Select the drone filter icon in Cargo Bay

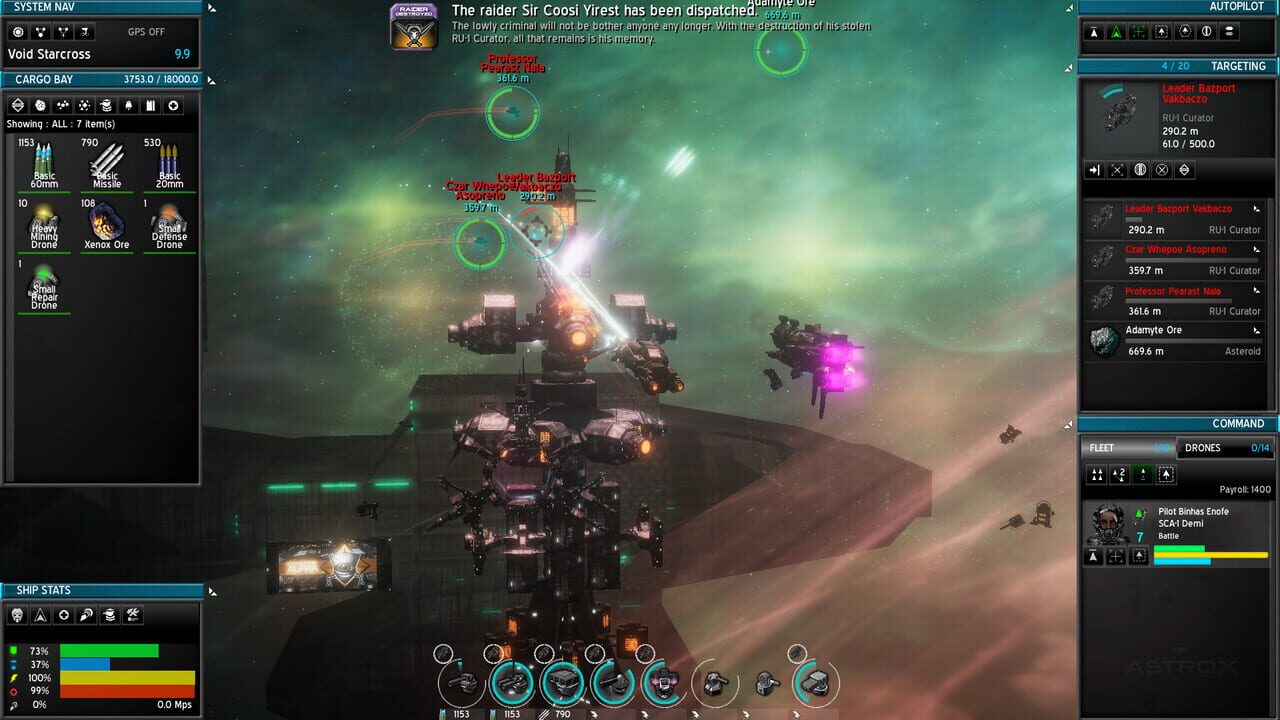tap(106, 105)
